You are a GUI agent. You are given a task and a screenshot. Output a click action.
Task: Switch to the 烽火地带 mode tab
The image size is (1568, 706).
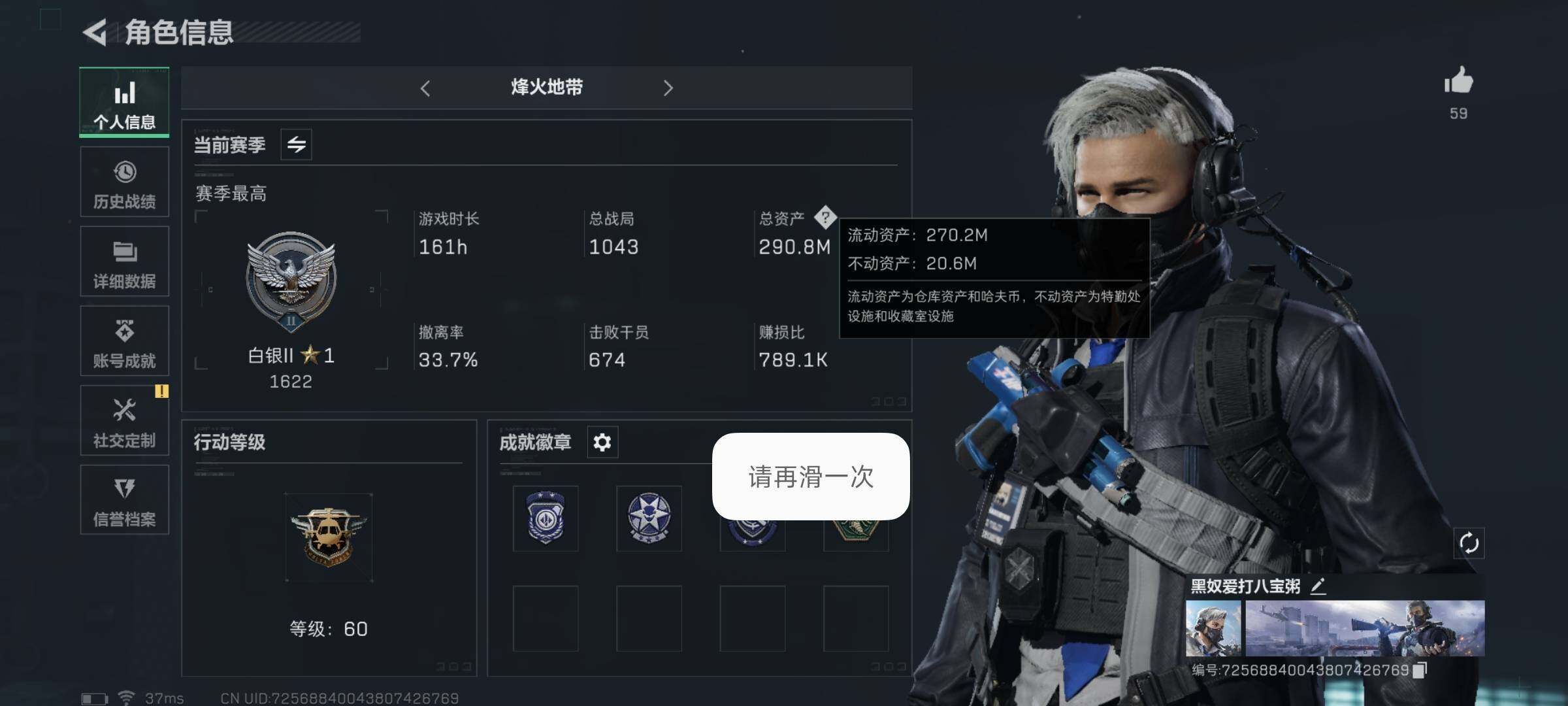click(x=546, y=88)
